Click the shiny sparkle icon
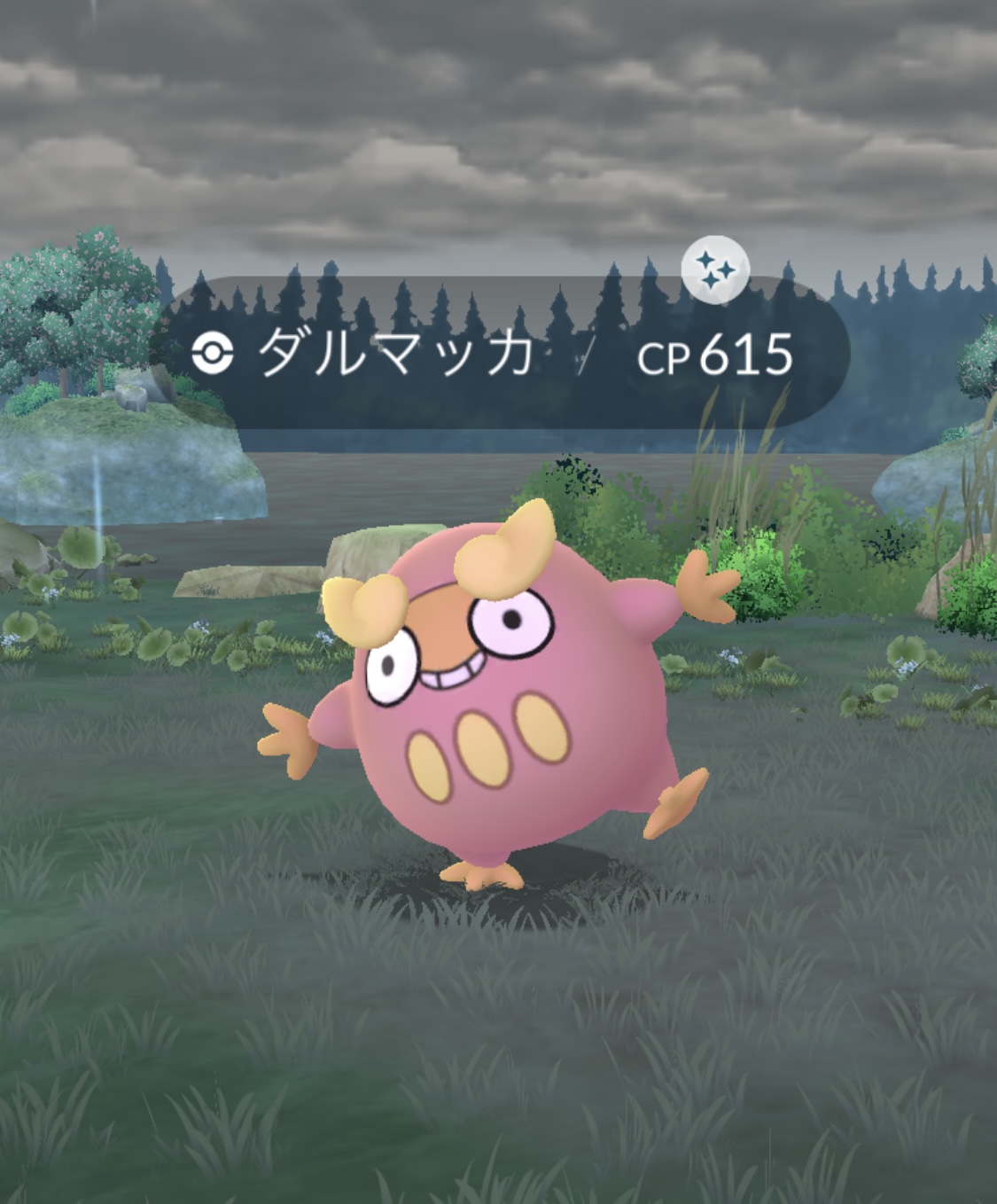 [x=715, y=270]
